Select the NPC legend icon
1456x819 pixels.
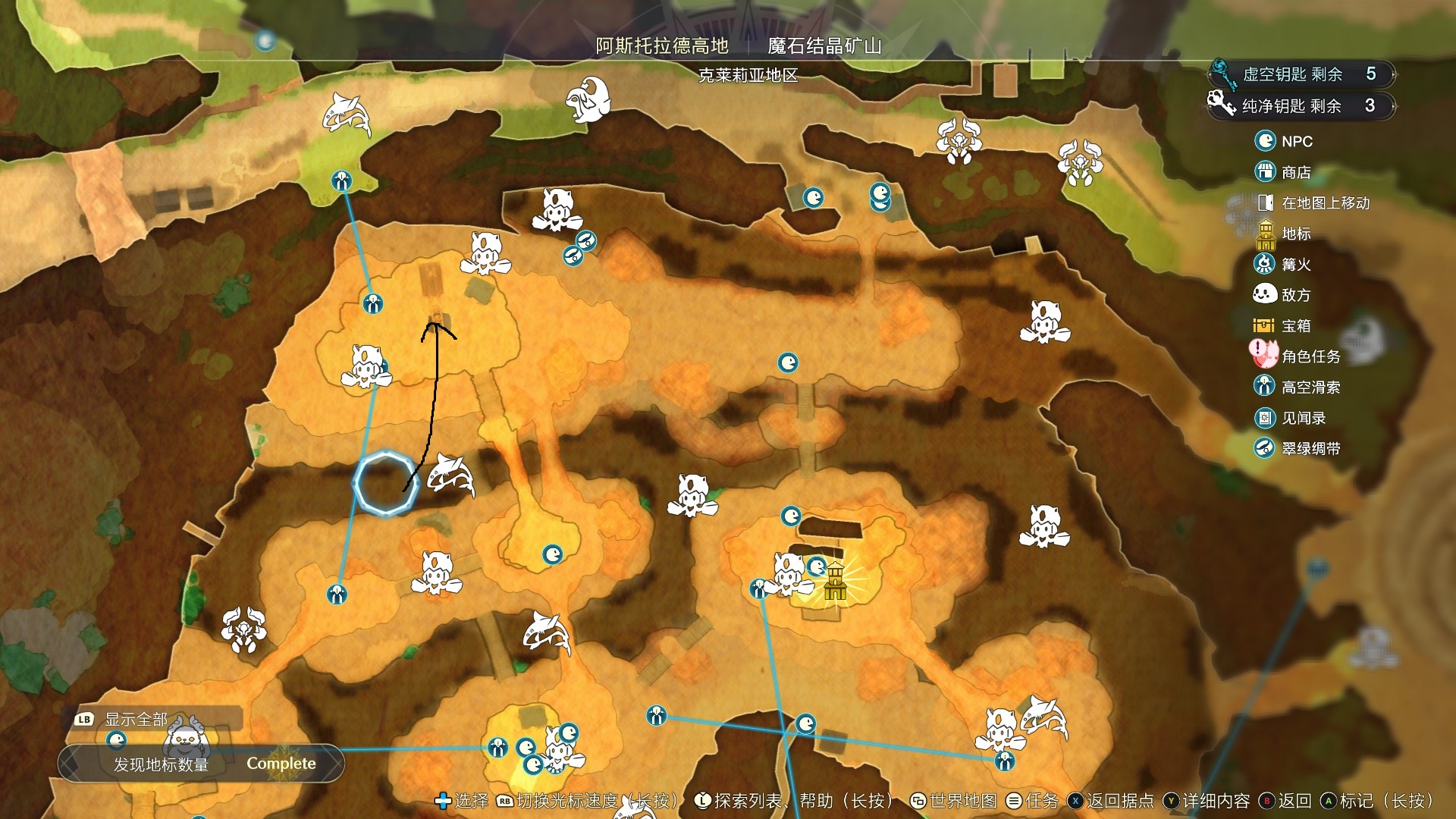click(x=1263, y=142)
